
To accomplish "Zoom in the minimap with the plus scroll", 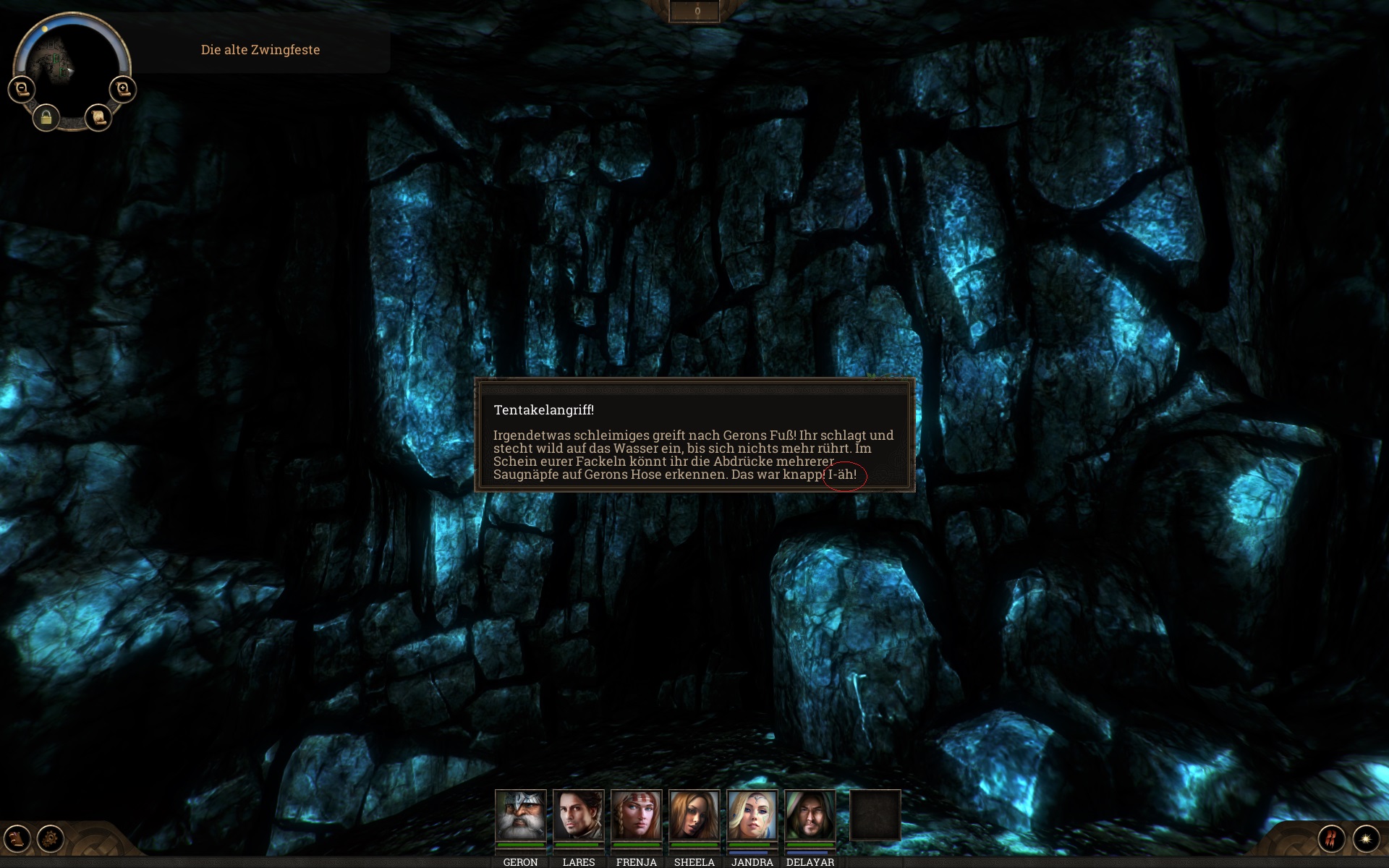I will pos(123,89).
